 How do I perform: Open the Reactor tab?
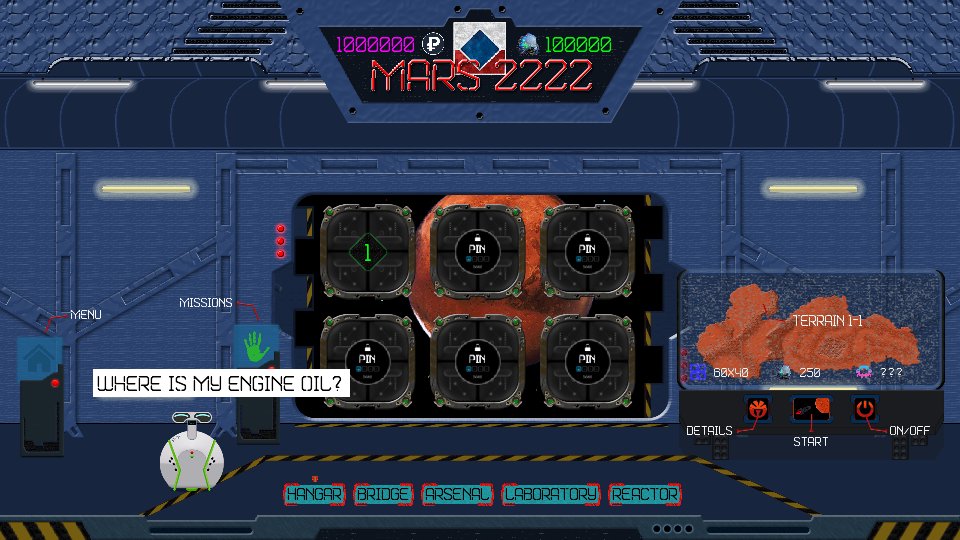(x=645, y=494)
